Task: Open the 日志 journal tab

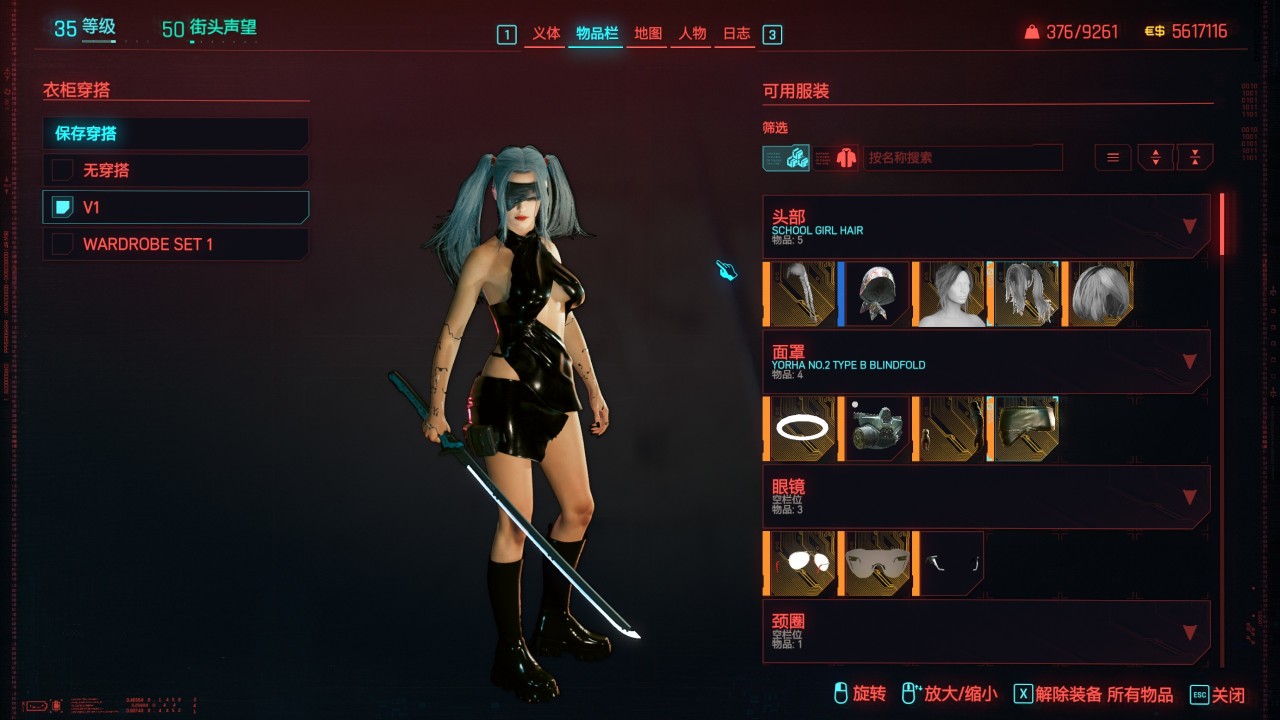Action: 736,34
